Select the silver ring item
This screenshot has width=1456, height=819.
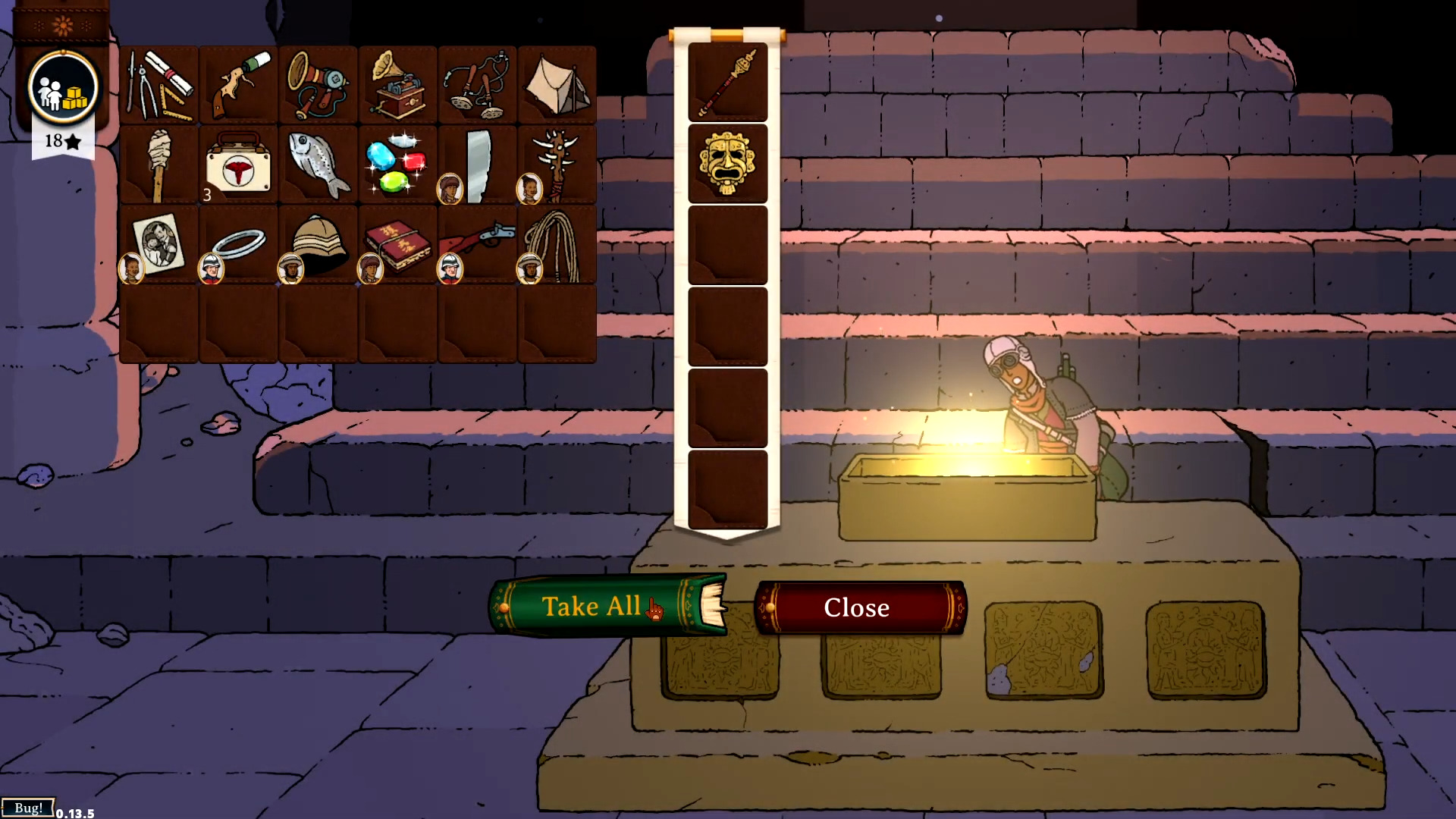(x=239, y=244)
